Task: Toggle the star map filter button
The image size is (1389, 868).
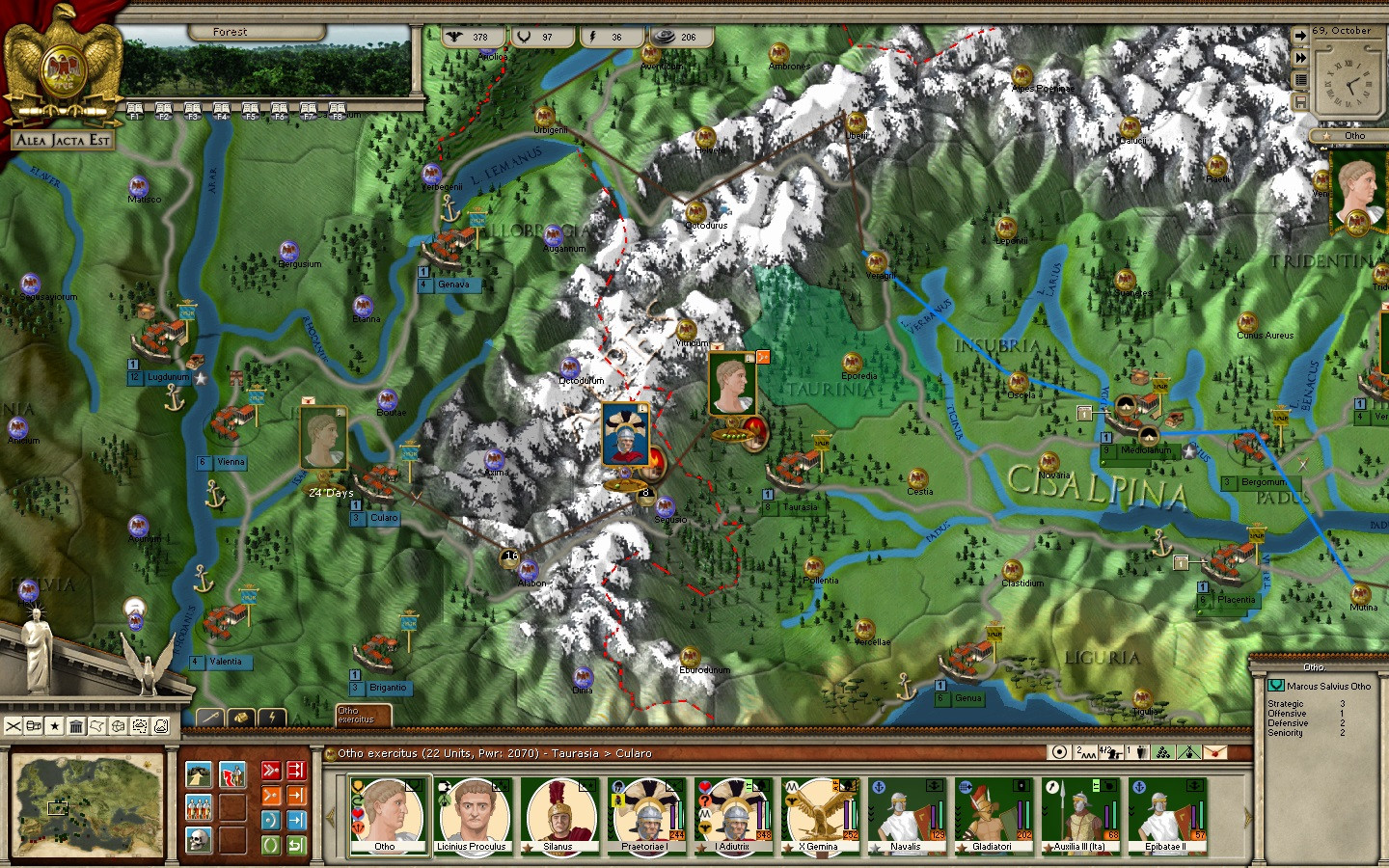Action: [55, 725]
